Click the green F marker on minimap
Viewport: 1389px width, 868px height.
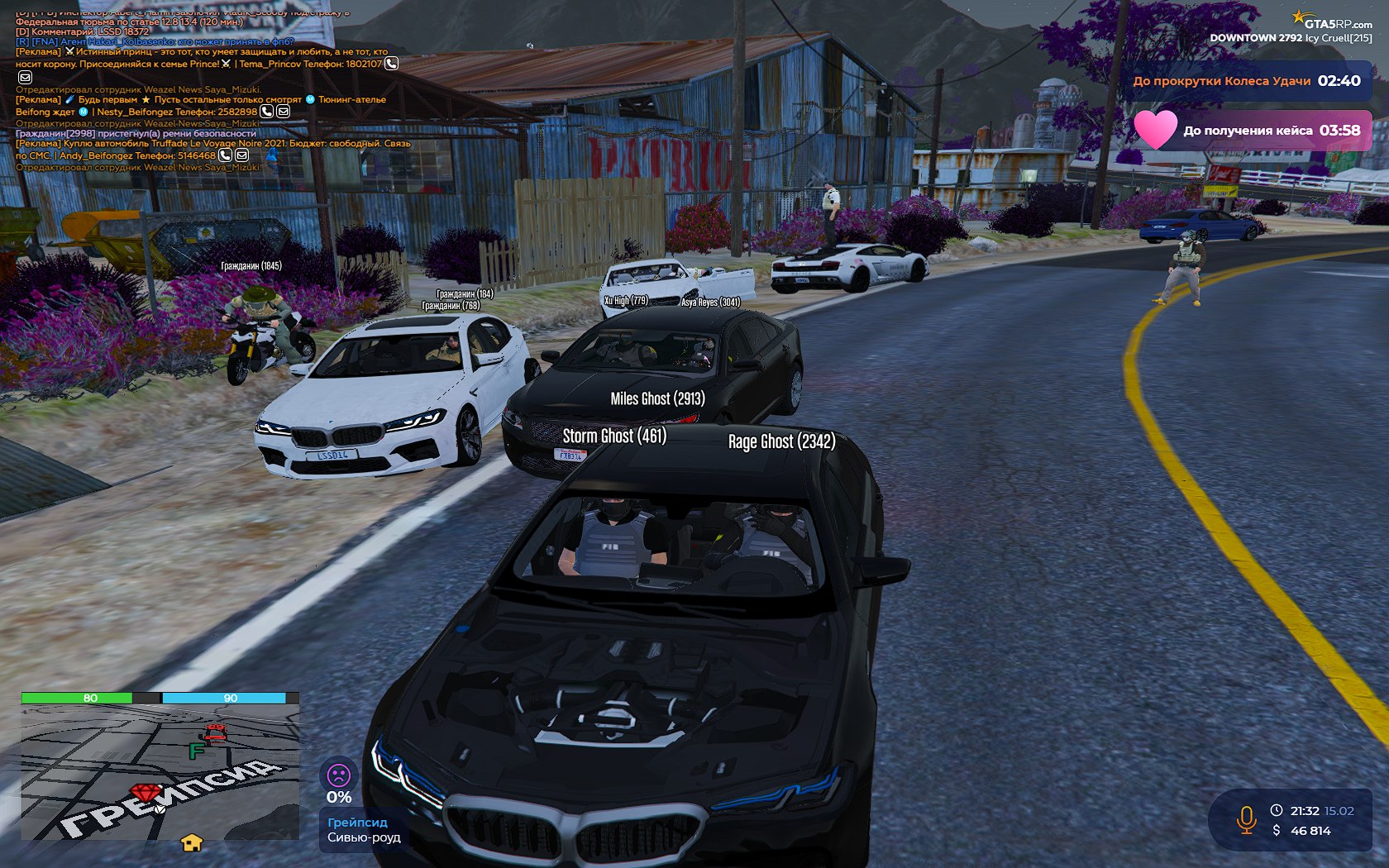tap(197, 751)
